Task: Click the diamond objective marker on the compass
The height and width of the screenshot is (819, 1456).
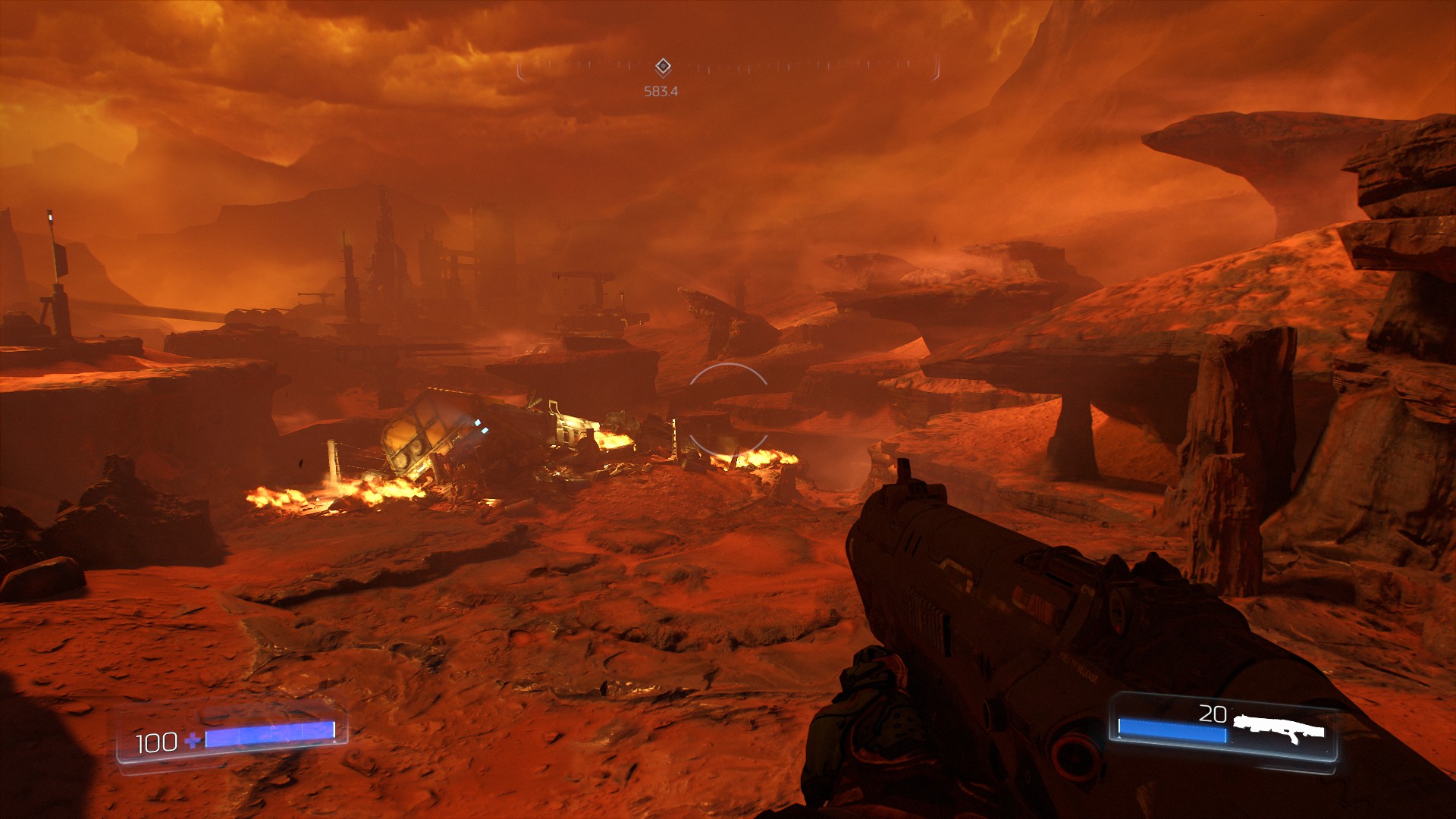Action: point(663,66)
